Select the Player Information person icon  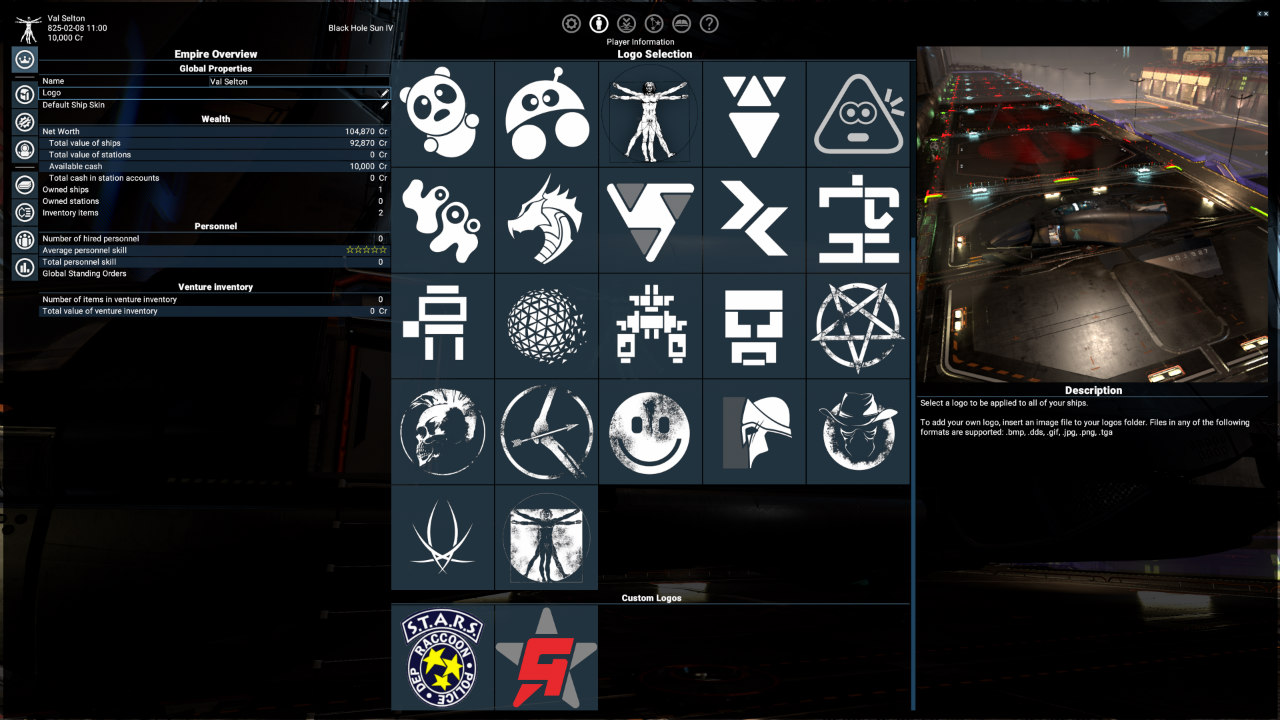click(x=597, y=23)
